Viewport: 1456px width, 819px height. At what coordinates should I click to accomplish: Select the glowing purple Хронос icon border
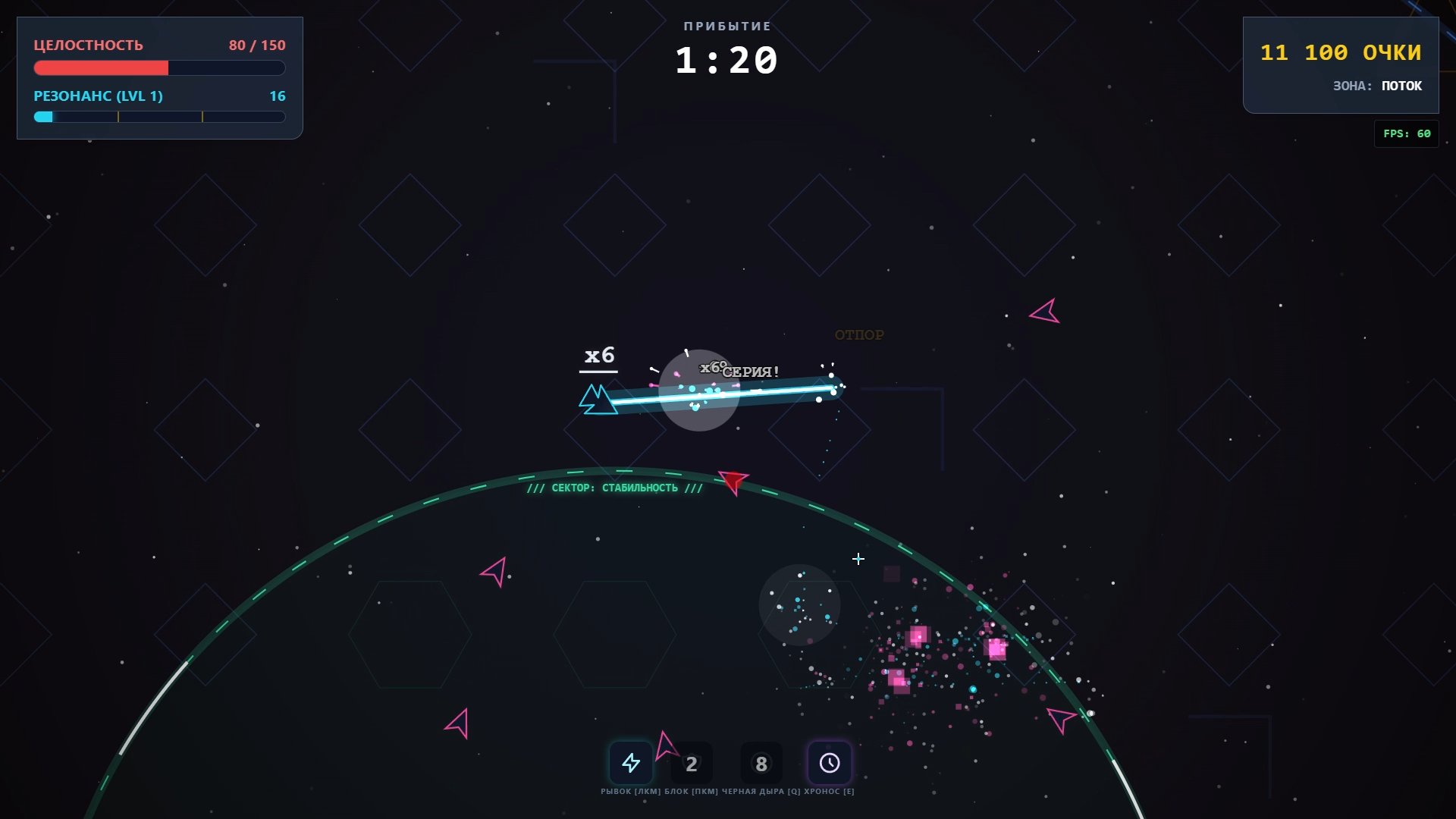(830, 763)
